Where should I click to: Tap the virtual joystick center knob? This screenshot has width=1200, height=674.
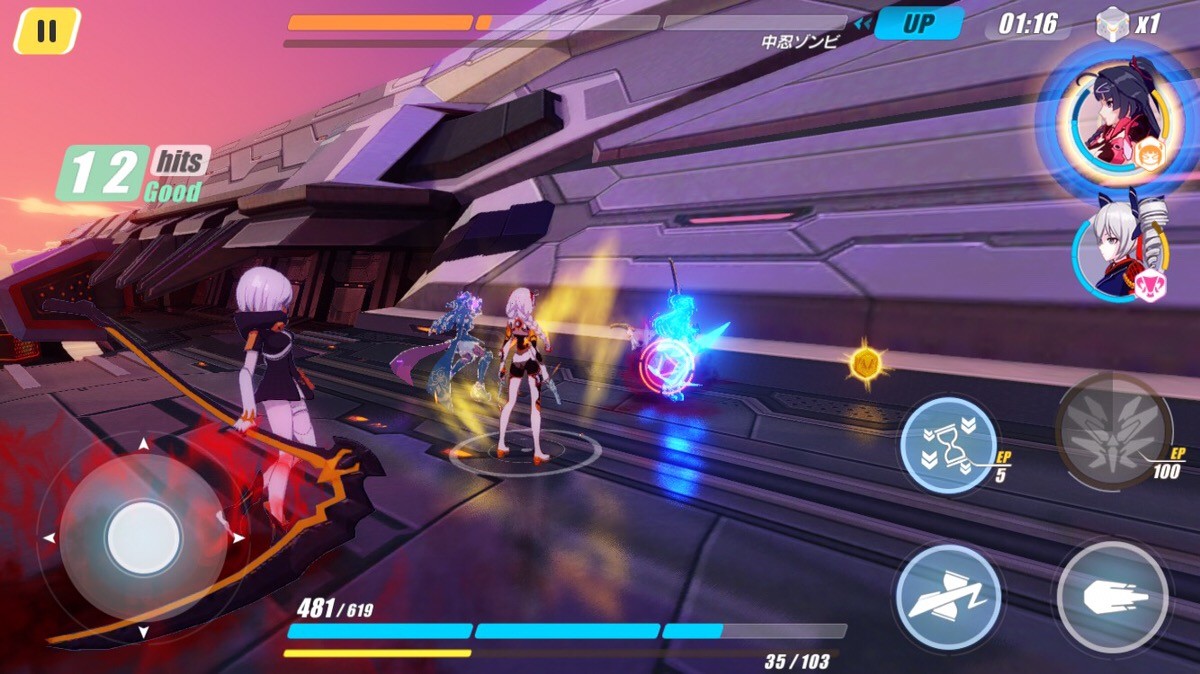[143, 537]
